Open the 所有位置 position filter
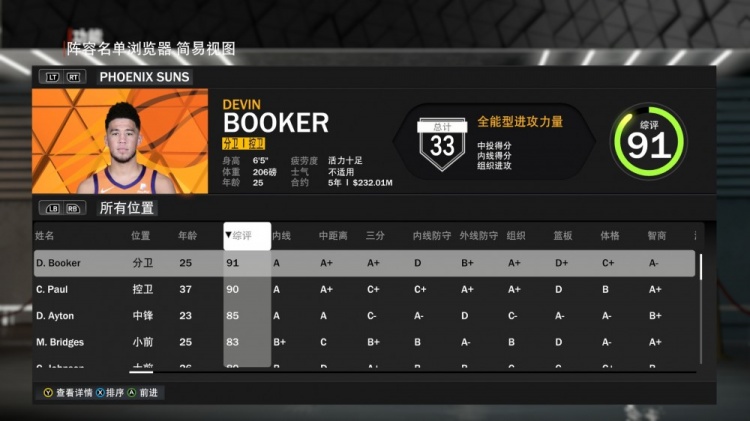 [127, 208]
